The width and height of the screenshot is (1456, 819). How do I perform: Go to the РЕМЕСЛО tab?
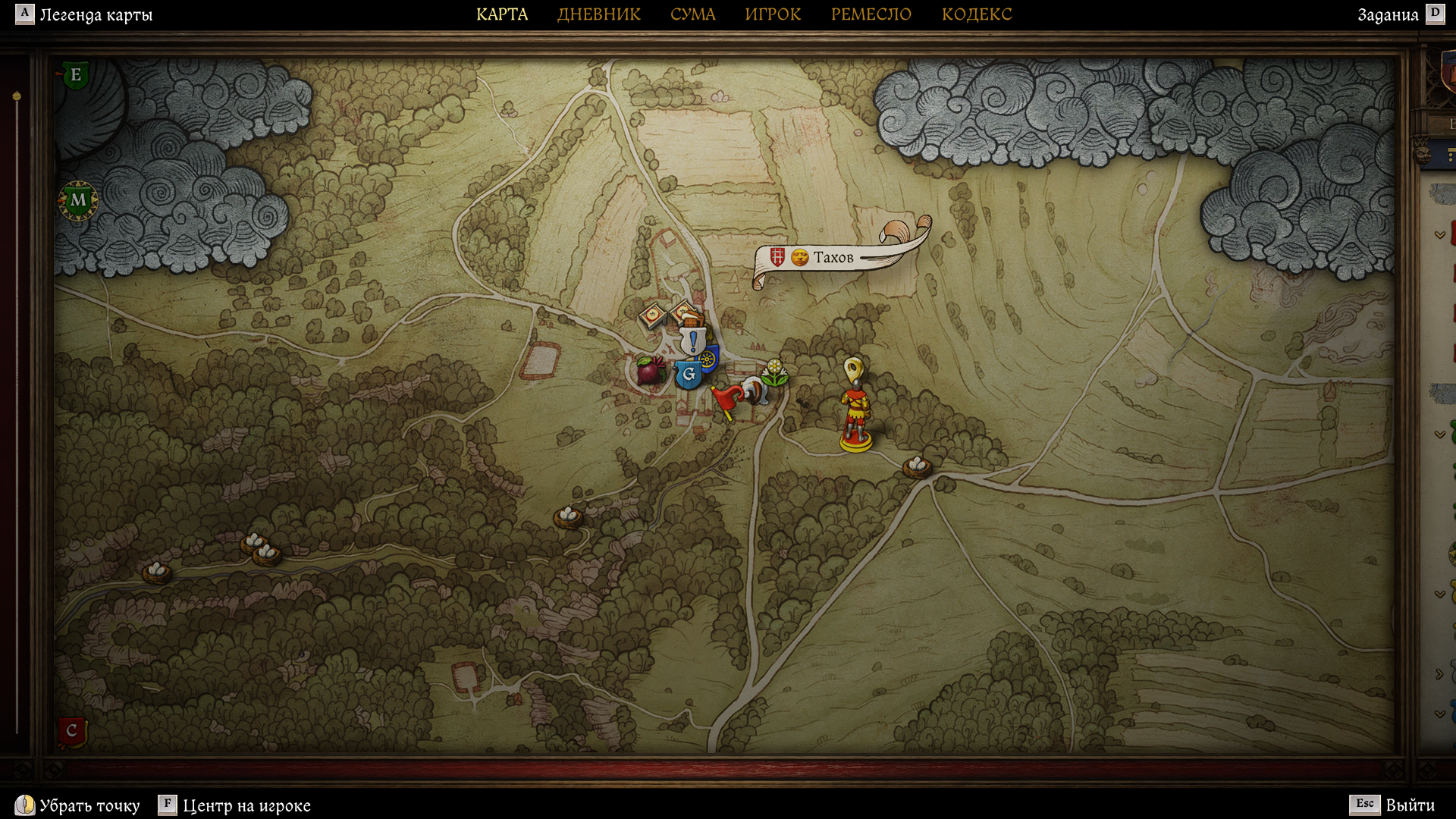pos(871,14)
